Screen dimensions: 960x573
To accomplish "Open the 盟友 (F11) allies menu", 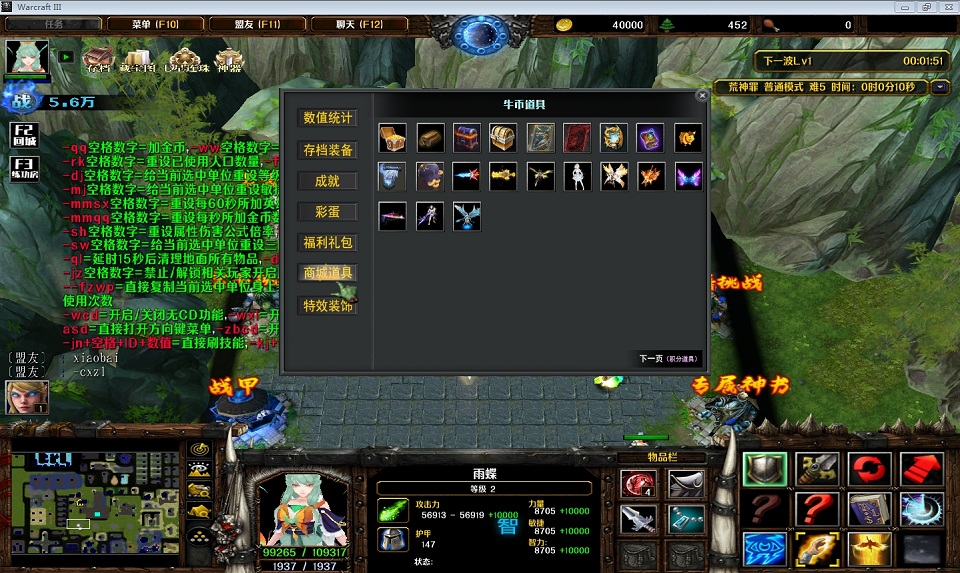I will pos(257,24).
